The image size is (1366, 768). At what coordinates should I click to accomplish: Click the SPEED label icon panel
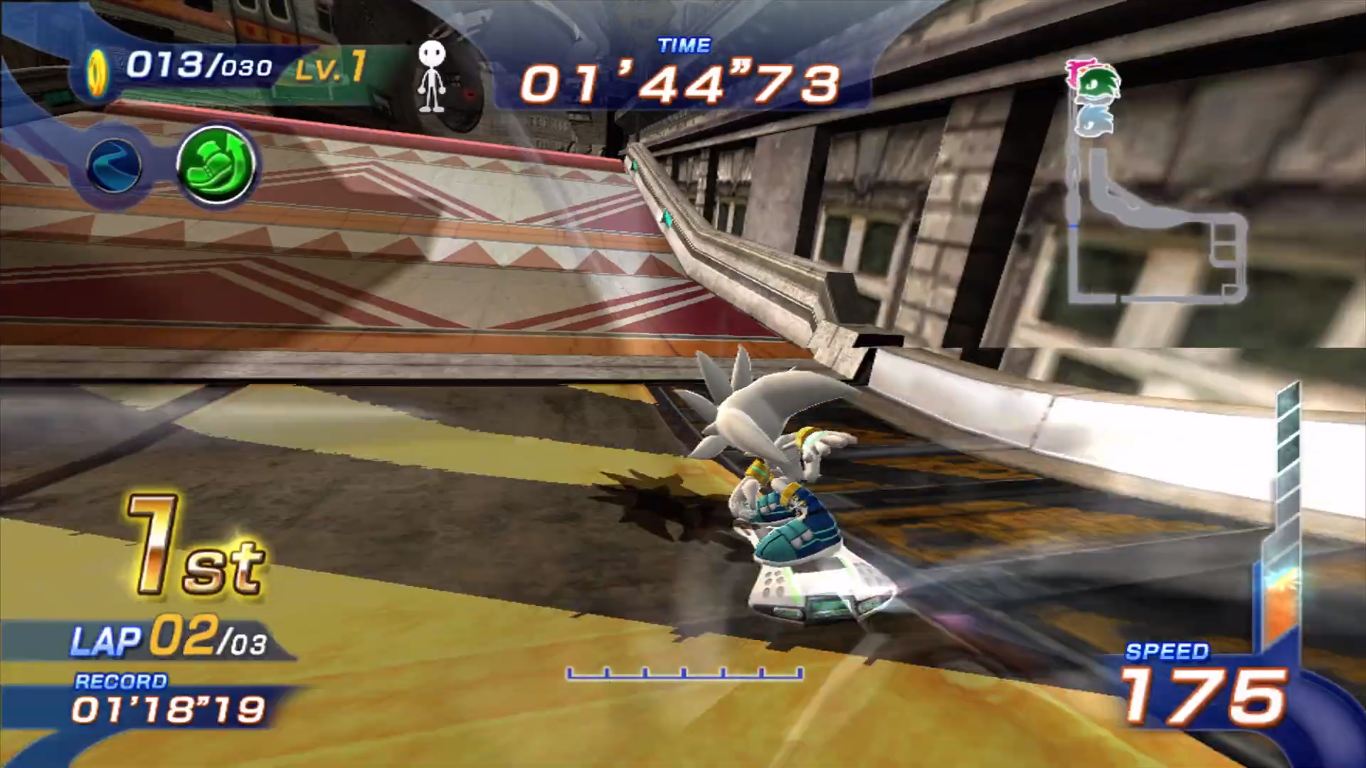point(1169,651)
